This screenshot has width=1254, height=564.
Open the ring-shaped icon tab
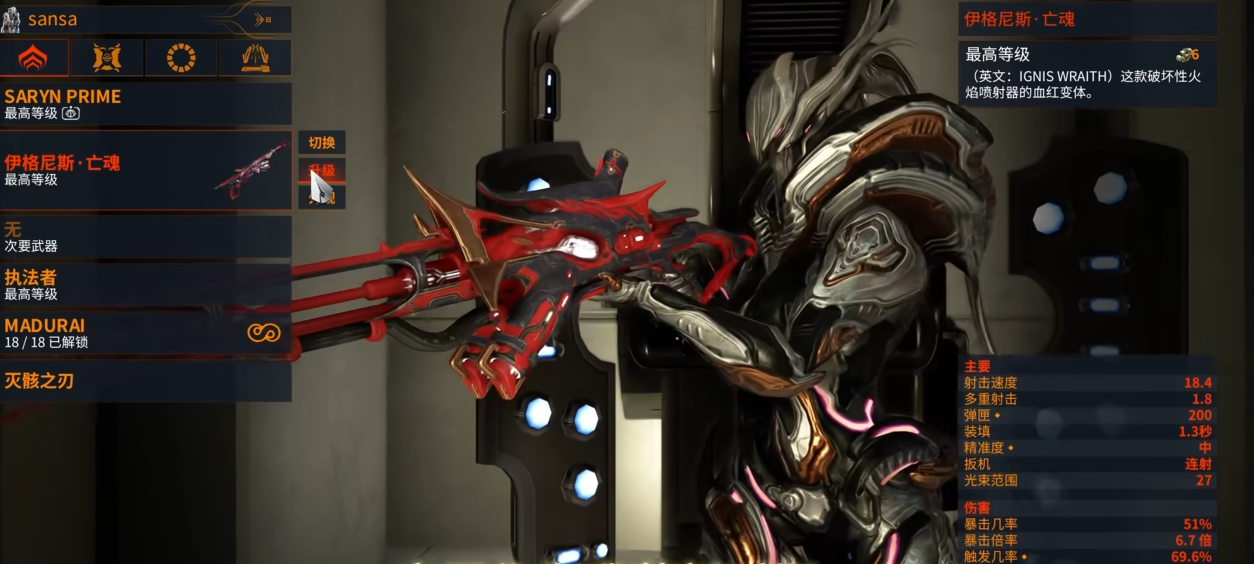coord(181,58)
